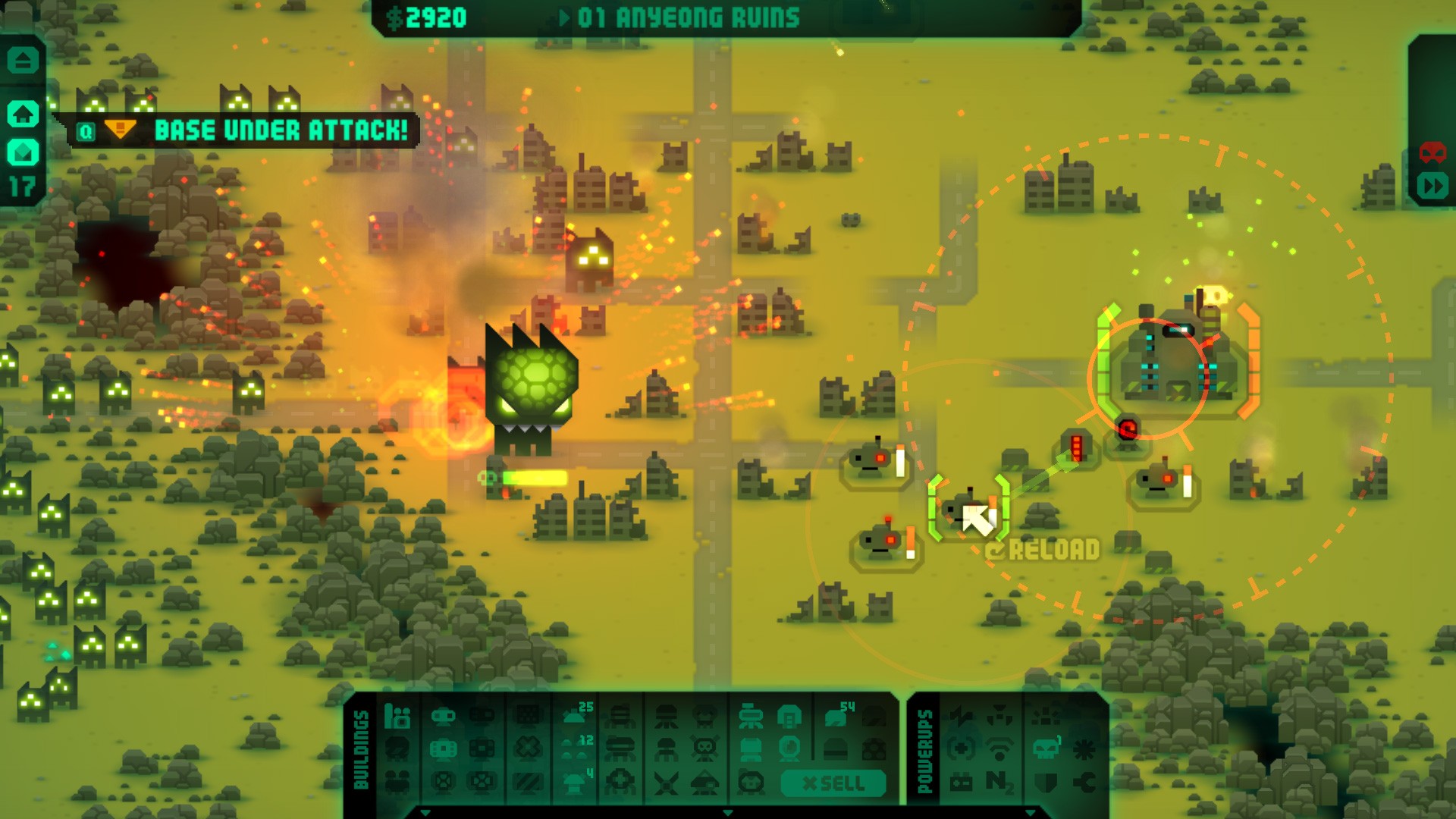Viewport: 1456px width, 819px height.
Task: Select the signal broadcast powerup
Action: pos(999,749)
